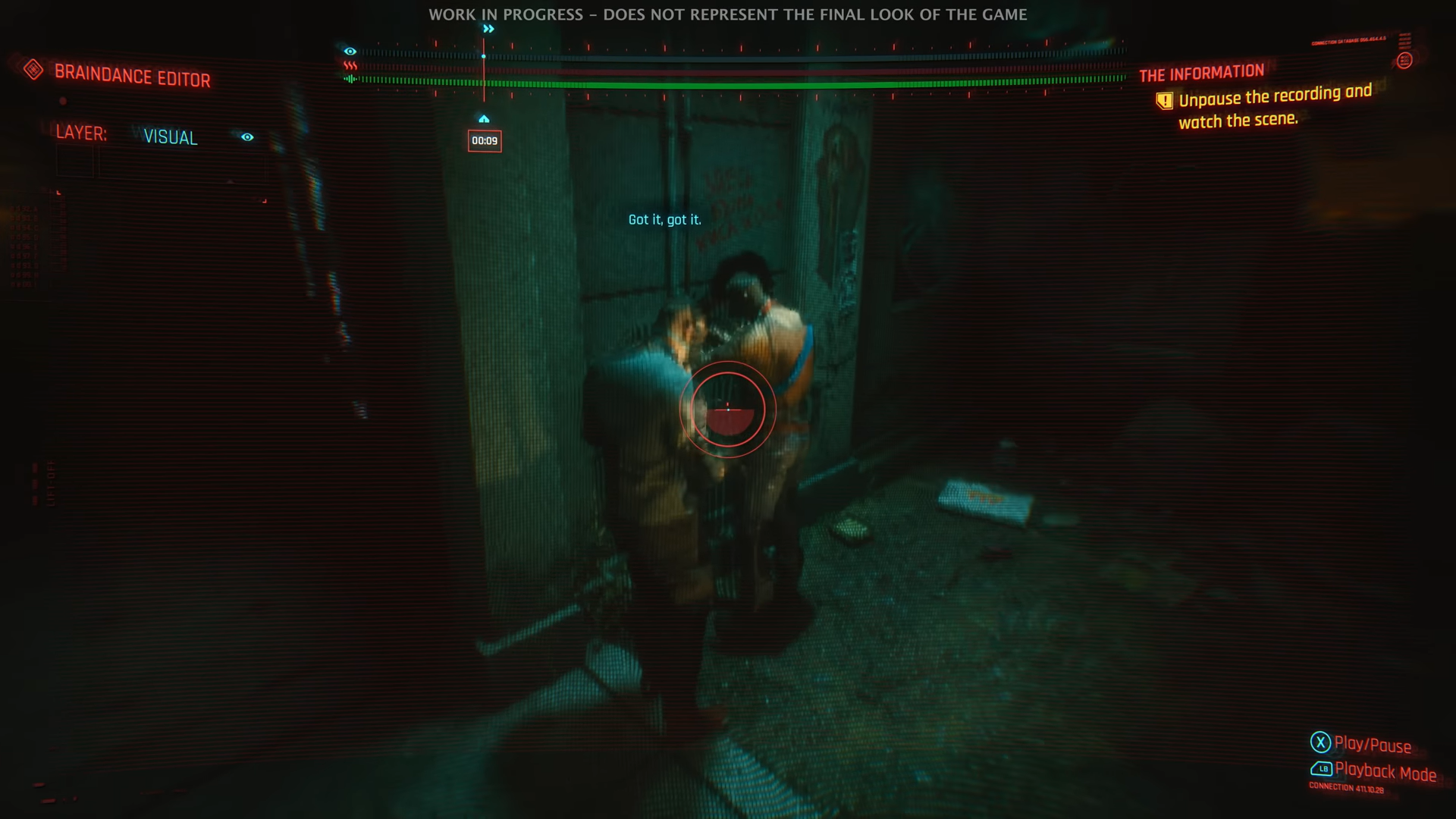Click the Playback Mode label
Viewport: 1456px width, 819px height.
click(1385, 771)
